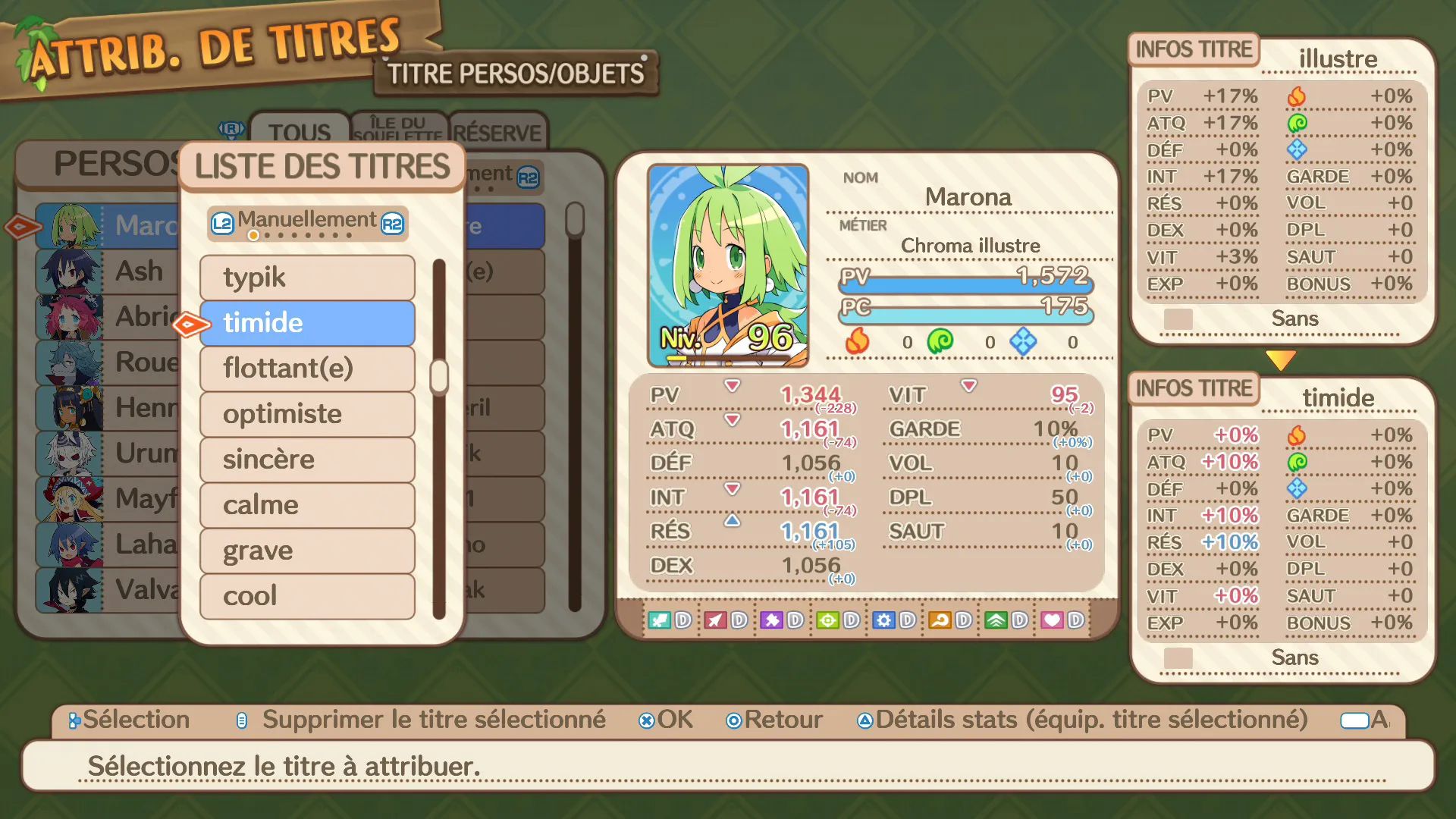1456x819 pixels.
Task: Open the TITRE PERSOS/OBJETS header
Action: click(x=516, y=74)
